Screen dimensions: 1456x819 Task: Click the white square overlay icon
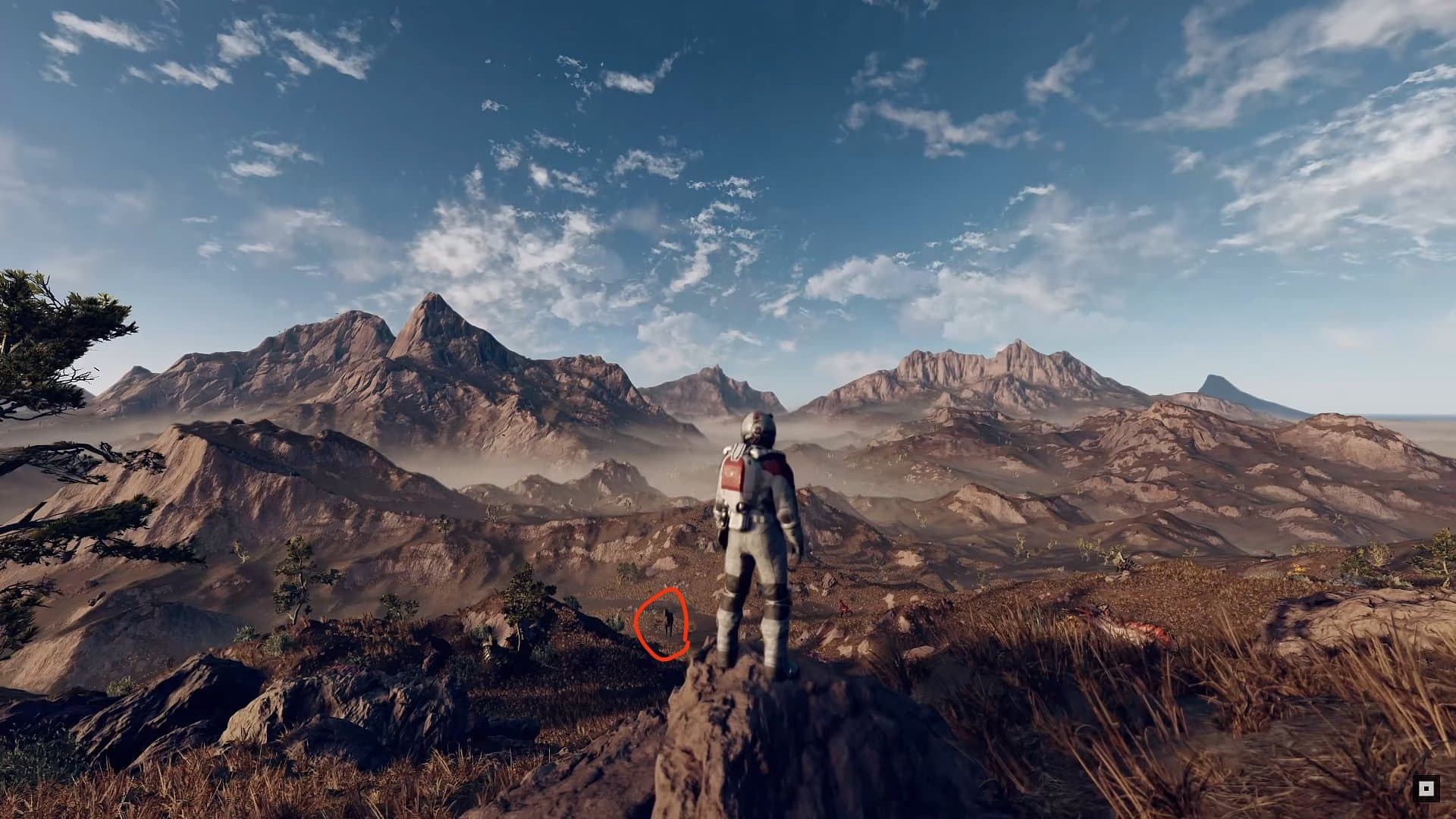[x=1426, y=789]
